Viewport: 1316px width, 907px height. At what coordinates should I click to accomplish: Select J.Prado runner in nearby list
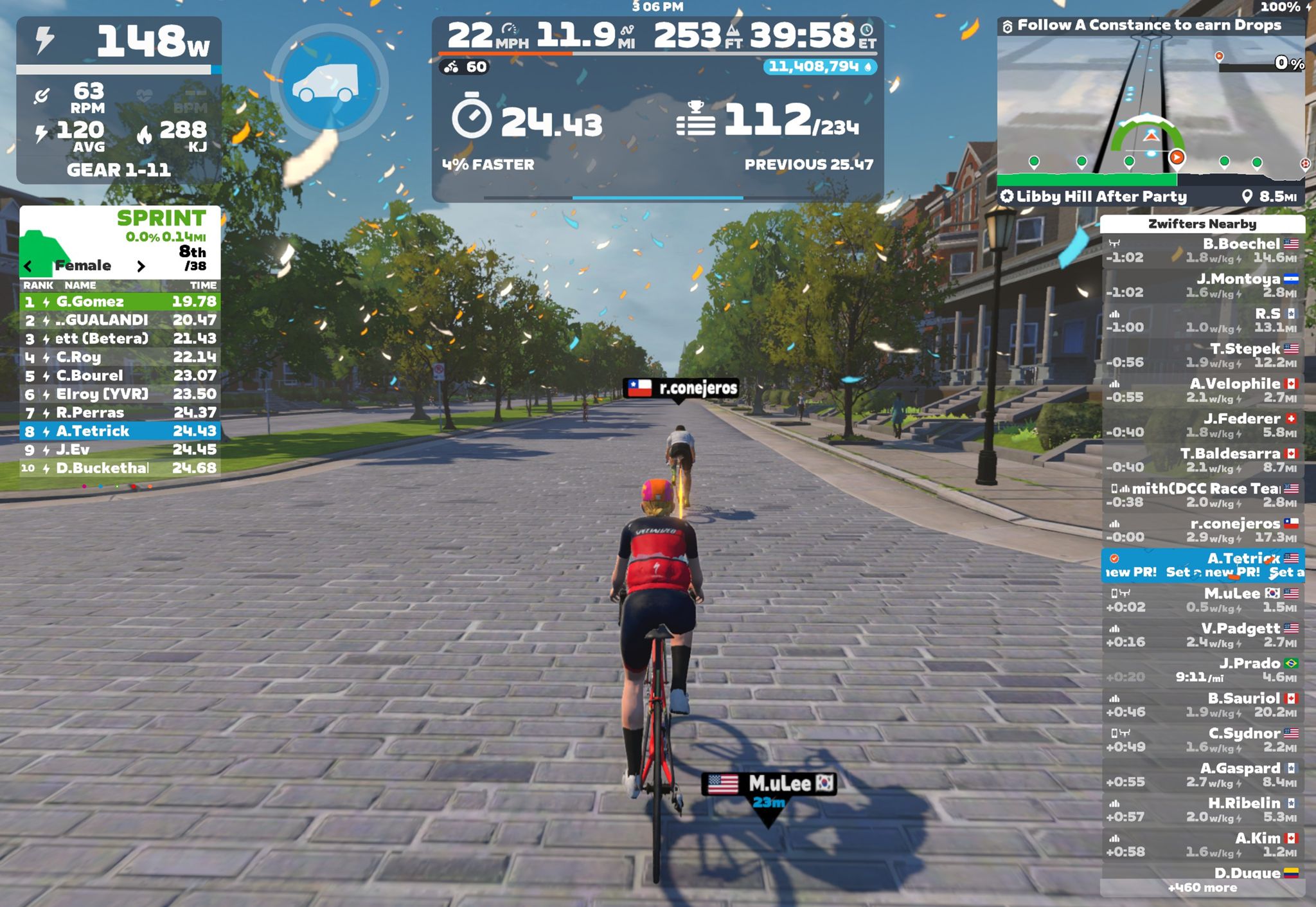(x=1202, y=670)
